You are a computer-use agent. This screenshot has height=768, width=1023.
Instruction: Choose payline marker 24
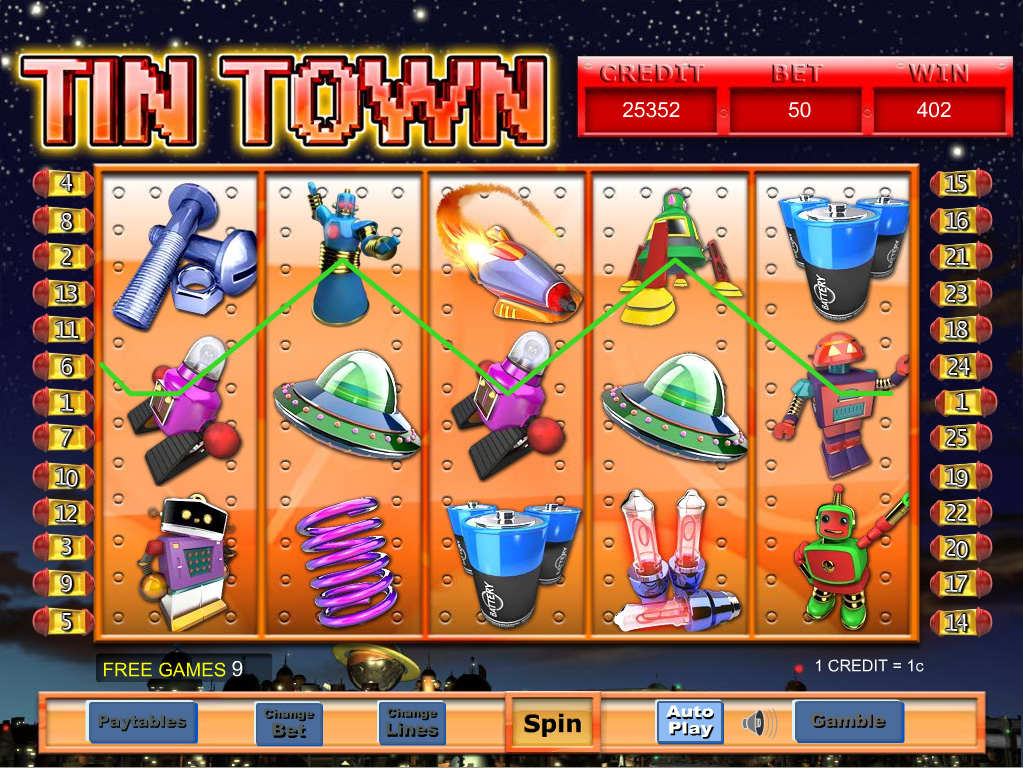pos(958,367)
